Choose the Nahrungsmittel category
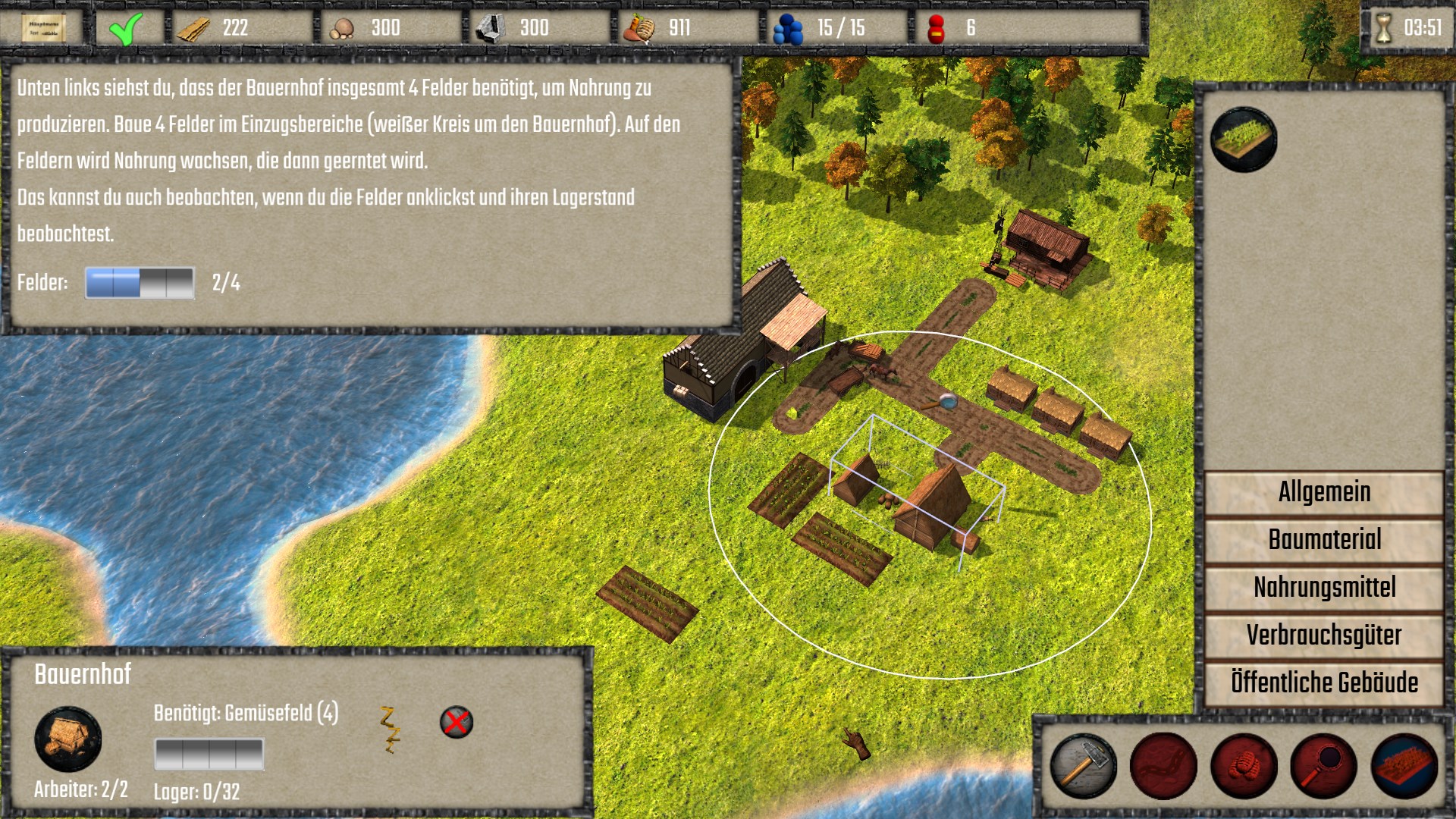Image resolution: width=1456 pixels, height=819 pixels. click(1324, 588)
